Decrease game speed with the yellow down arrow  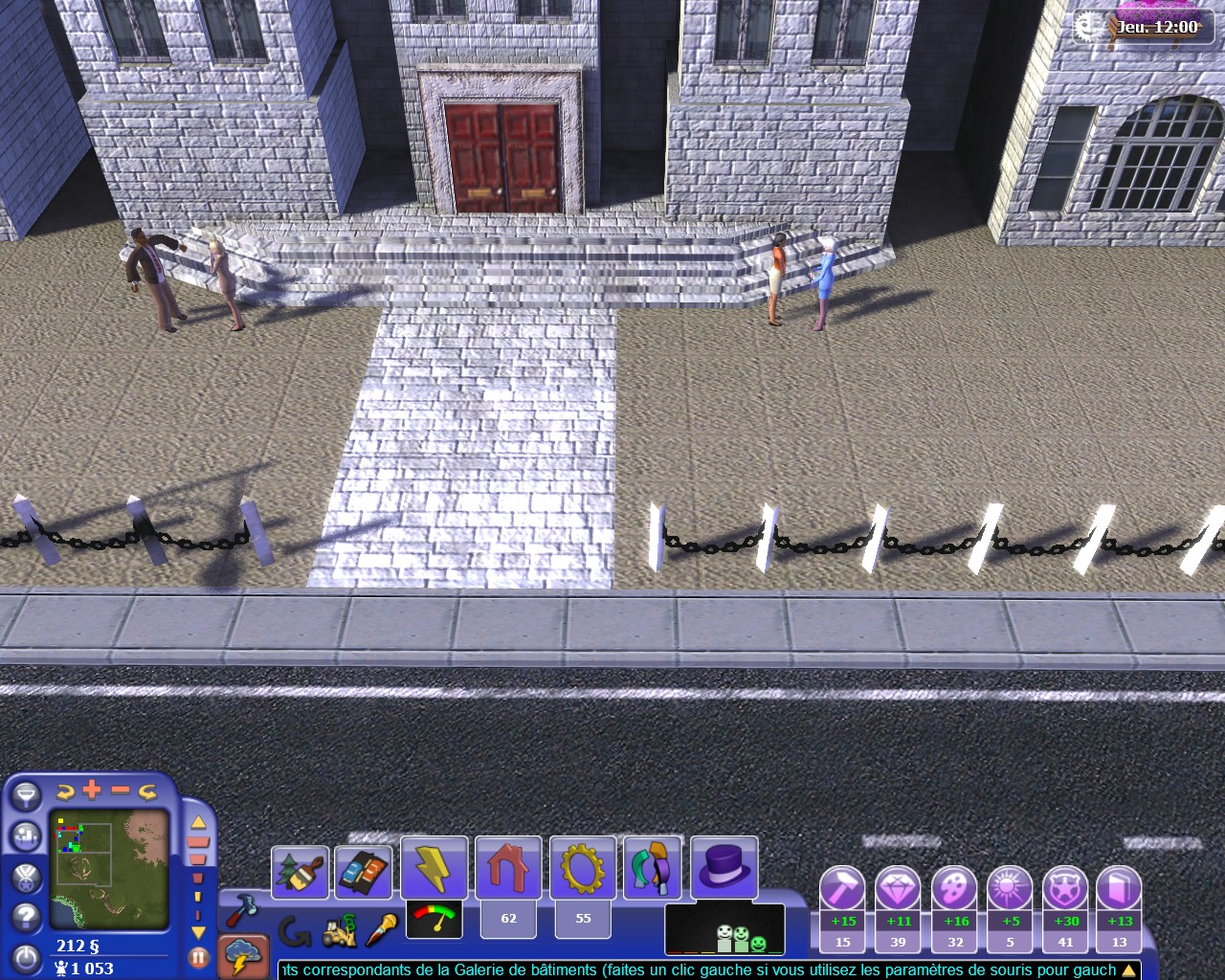coord(198,931)
